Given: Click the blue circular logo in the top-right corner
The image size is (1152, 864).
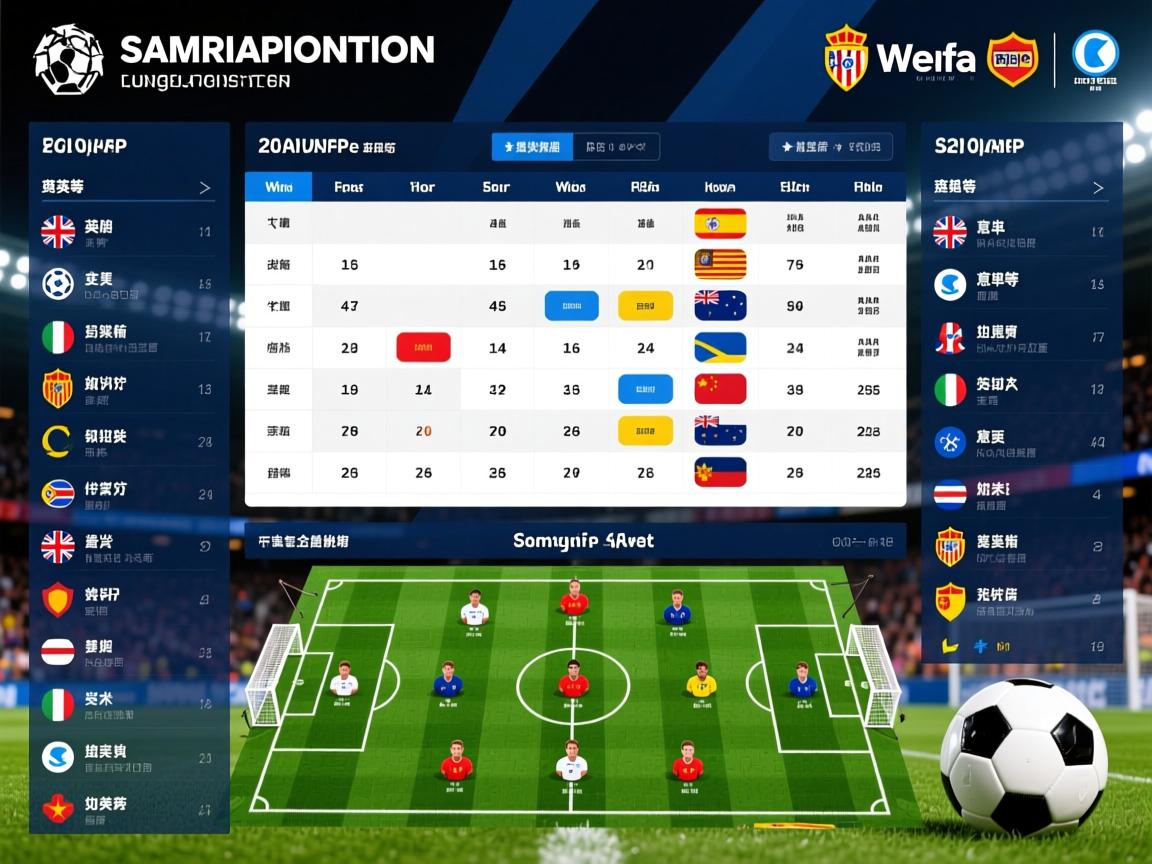Looking at the screenshot, I should (x=1095, y=53).
